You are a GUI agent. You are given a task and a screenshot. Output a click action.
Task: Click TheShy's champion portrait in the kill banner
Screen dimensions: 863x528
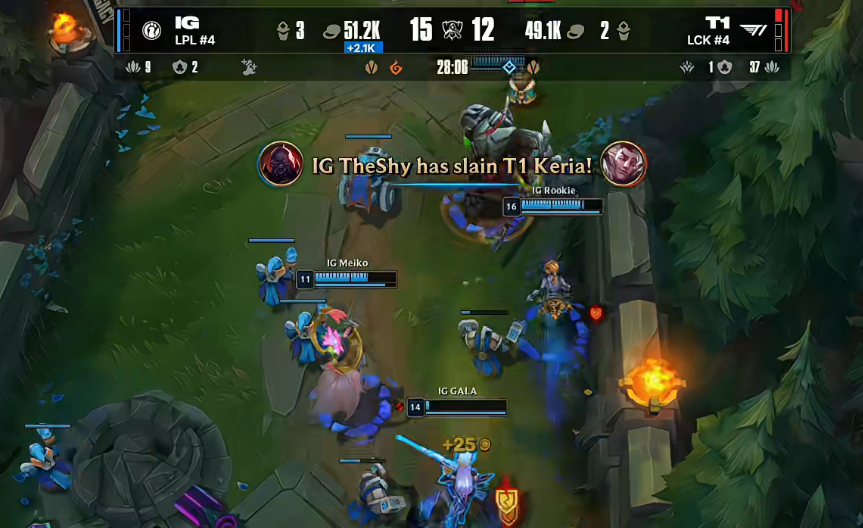coord(281,164)
